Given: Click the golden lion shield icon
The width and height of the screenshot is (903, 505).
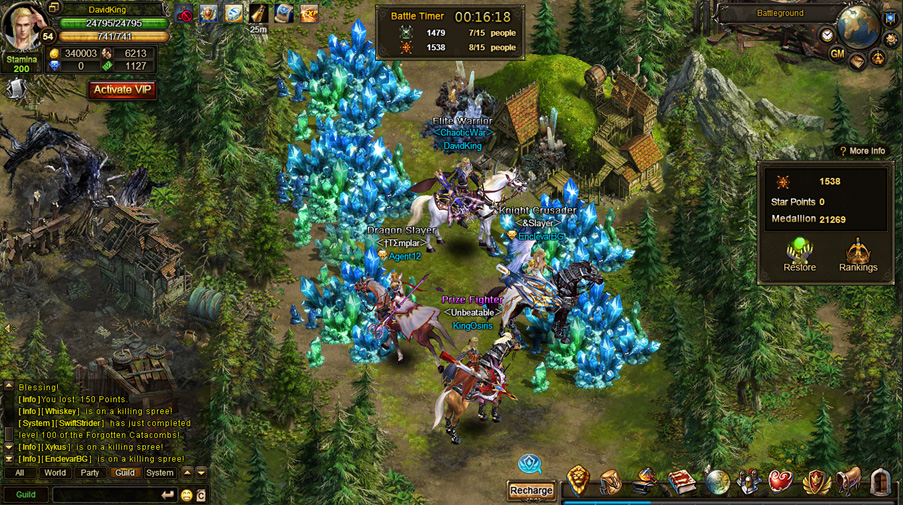Looking at the screenshot, I should pos(578,480).
